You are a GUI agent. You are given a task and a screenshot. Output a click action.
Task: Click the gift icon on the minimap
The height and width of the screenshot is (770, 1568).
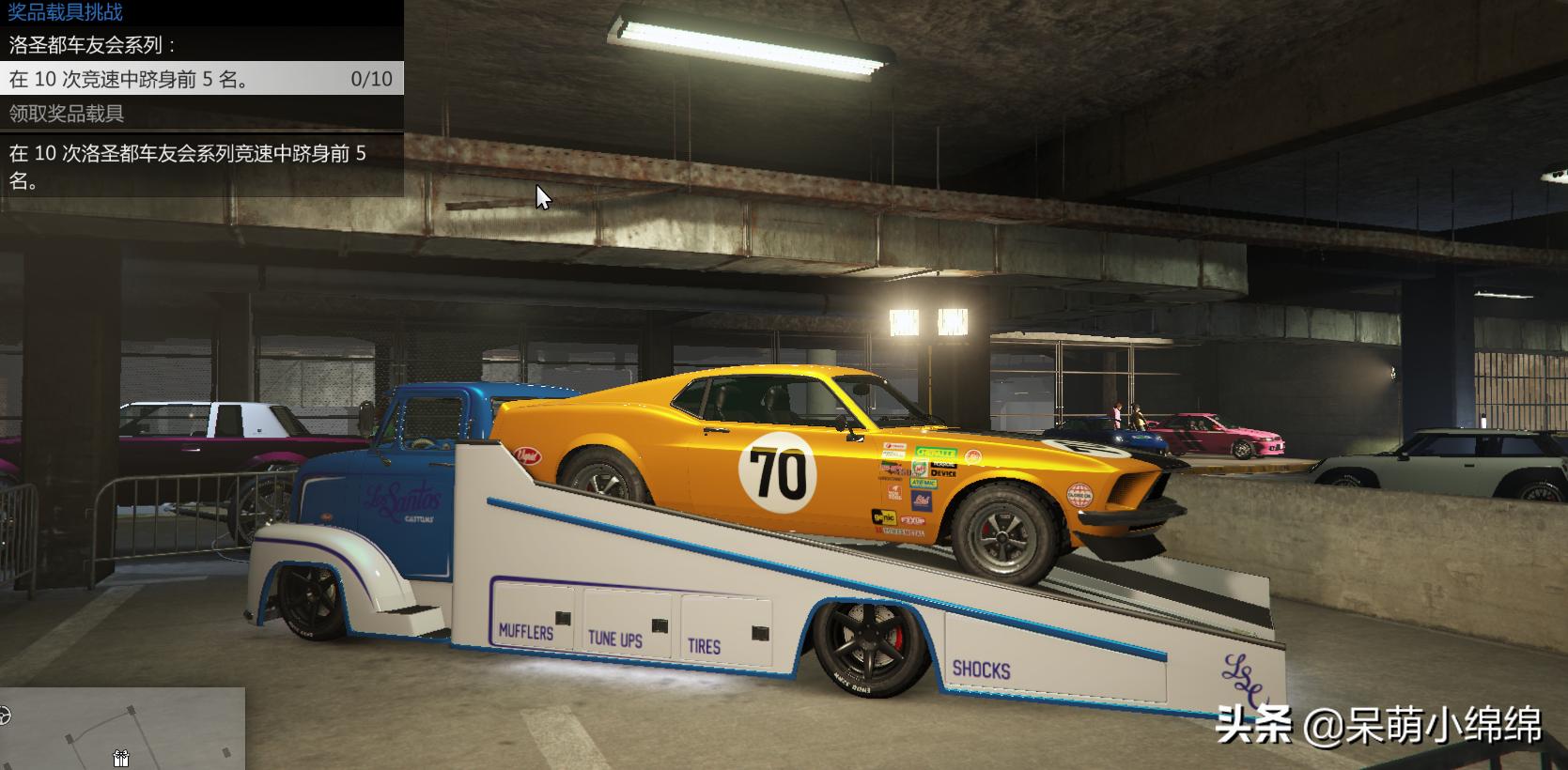(x=121, y=758)
